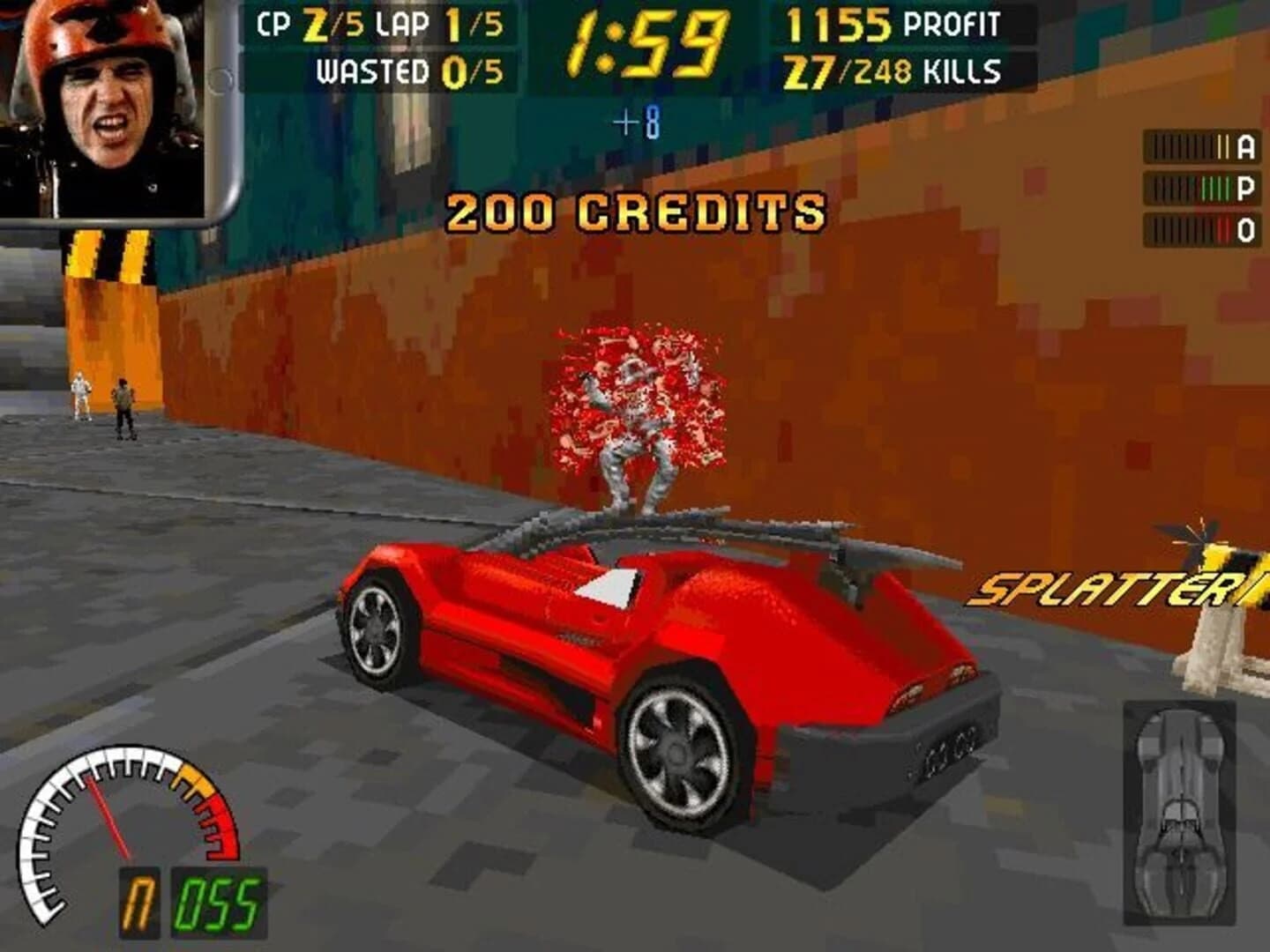Select the car damage diagram indicator
This screenshot has width=1270, height=952.
tap(1180, 811)
